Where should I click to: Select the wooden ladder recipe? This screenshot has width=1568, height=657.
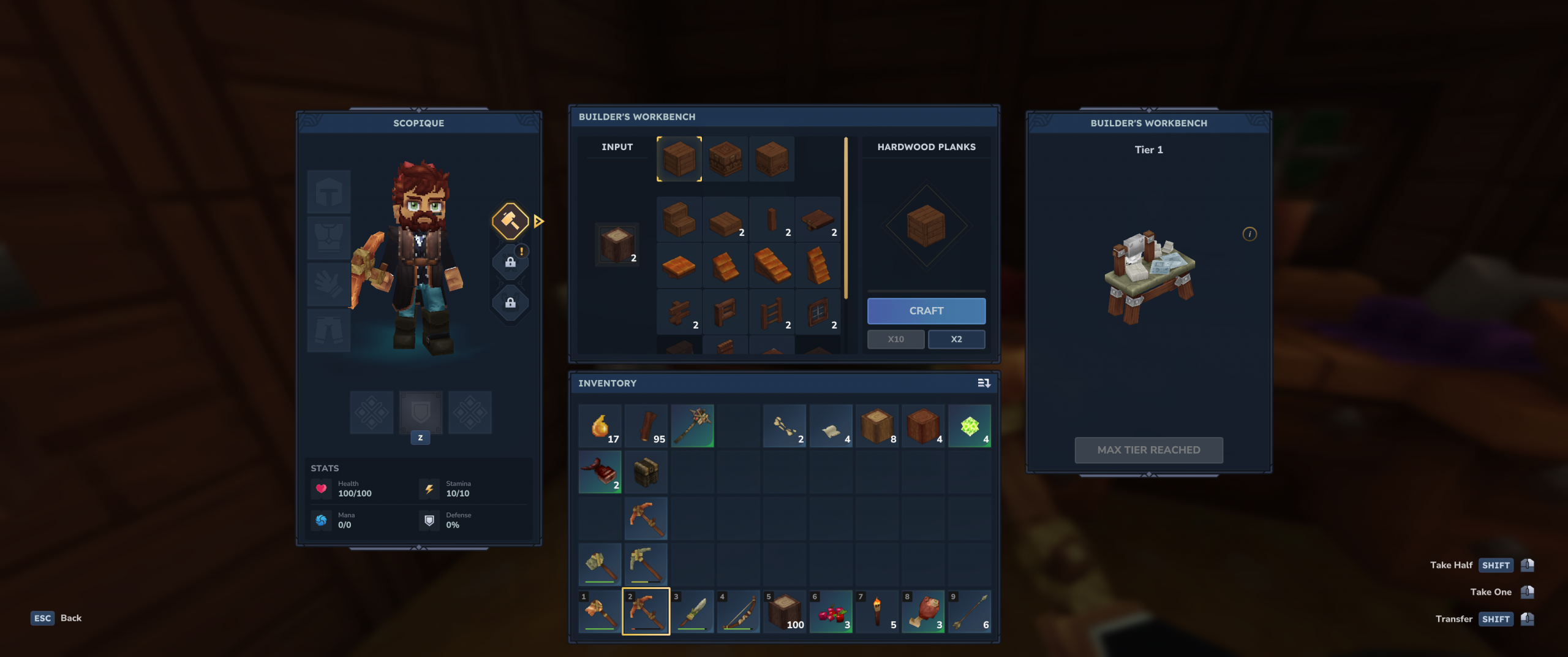(772, 313)
